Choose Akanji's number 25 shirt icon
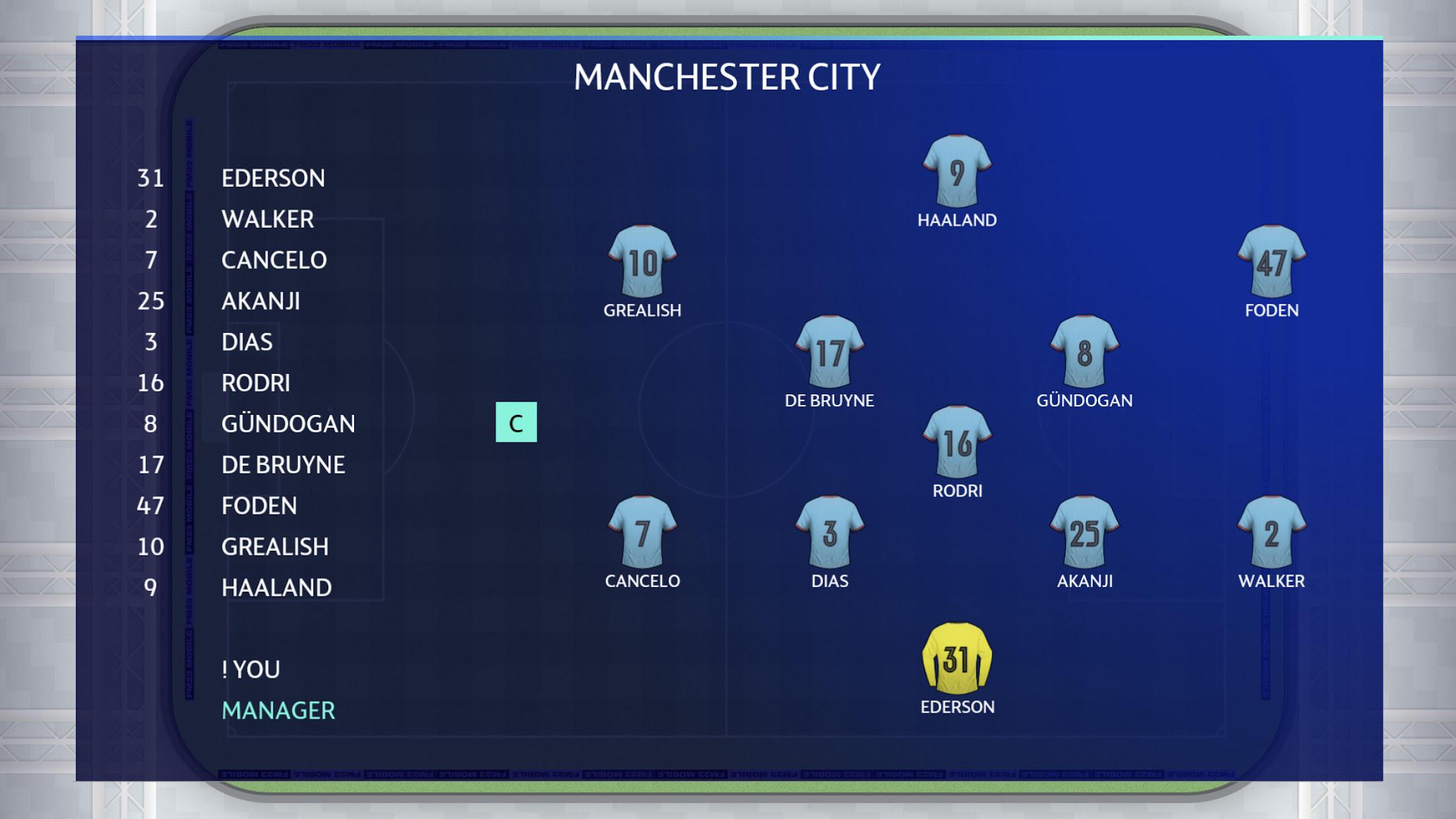Viewport: 1456px width, 819px height. (1084, 532)
